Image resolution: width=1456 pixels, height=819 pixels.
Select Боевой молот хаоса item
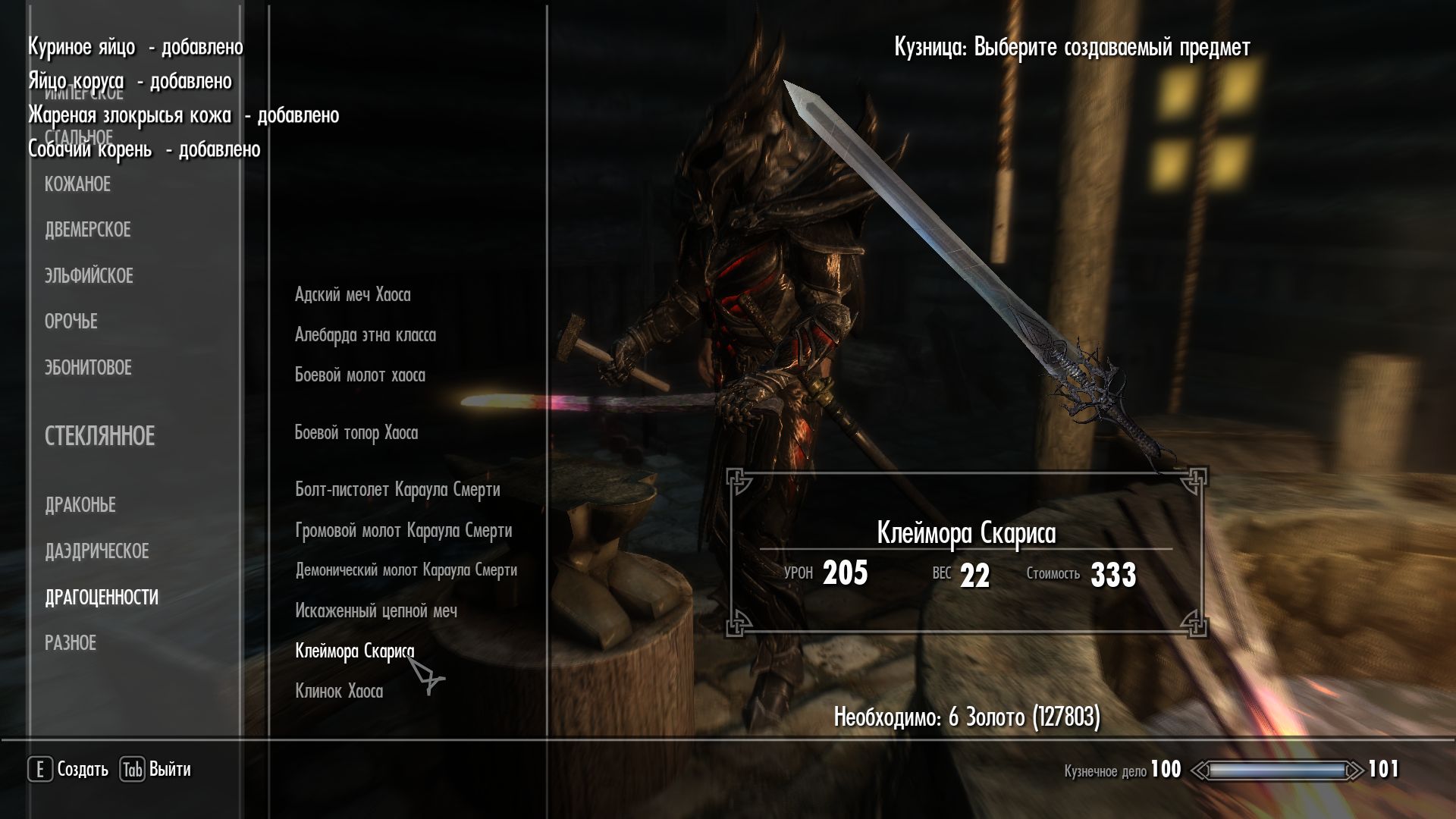[359, 375]
